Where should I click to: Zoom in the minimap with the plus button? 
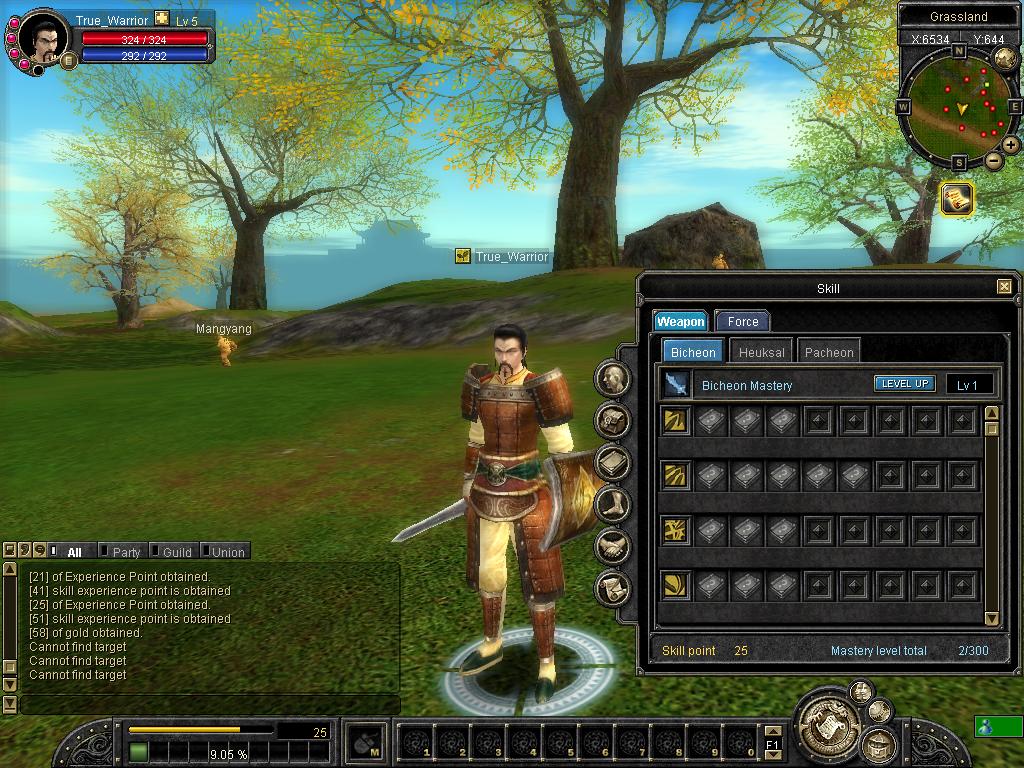1011,145
